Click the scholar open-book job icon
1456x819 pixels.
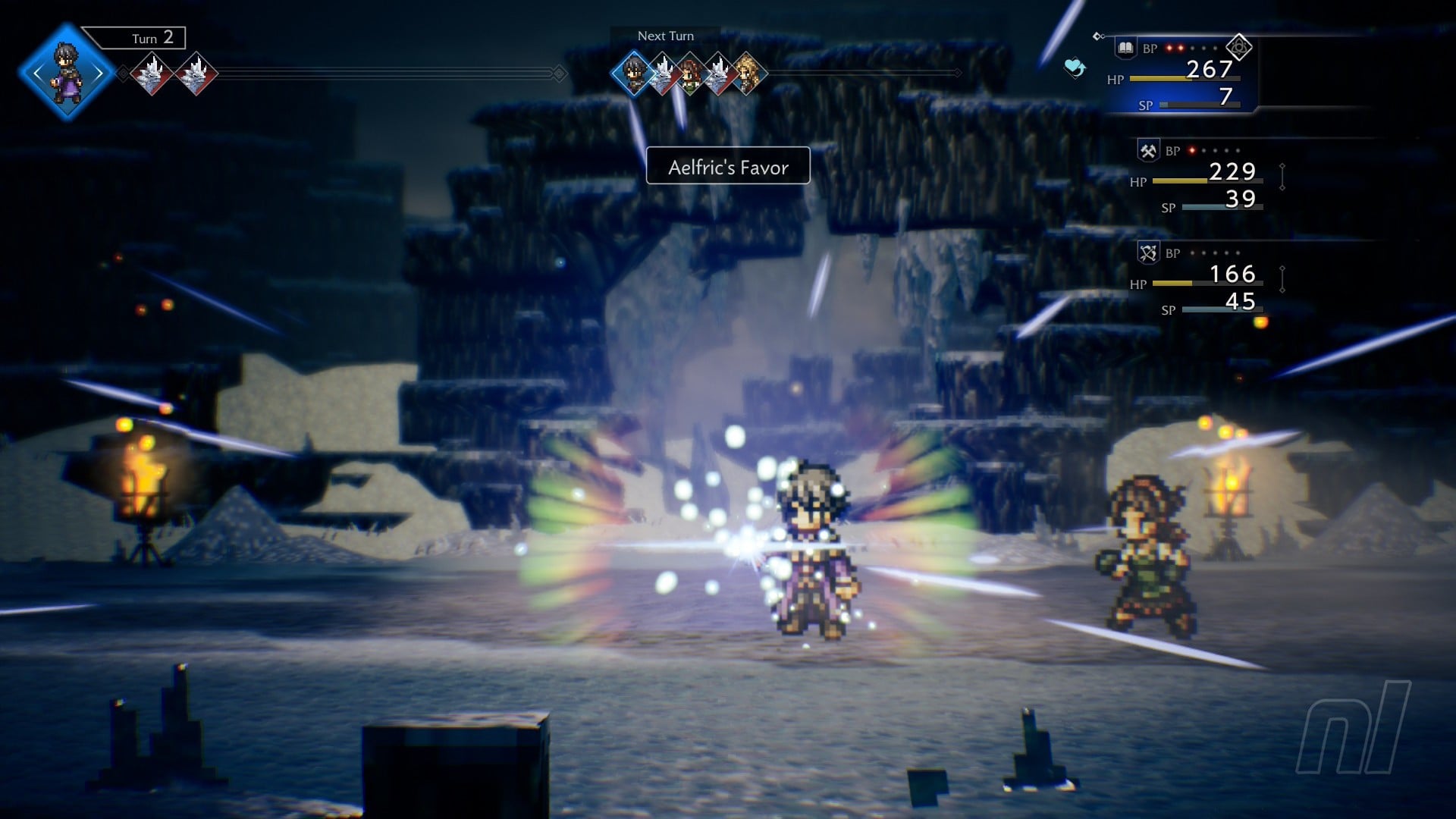pyautogui.click(x=1125, y=48)
